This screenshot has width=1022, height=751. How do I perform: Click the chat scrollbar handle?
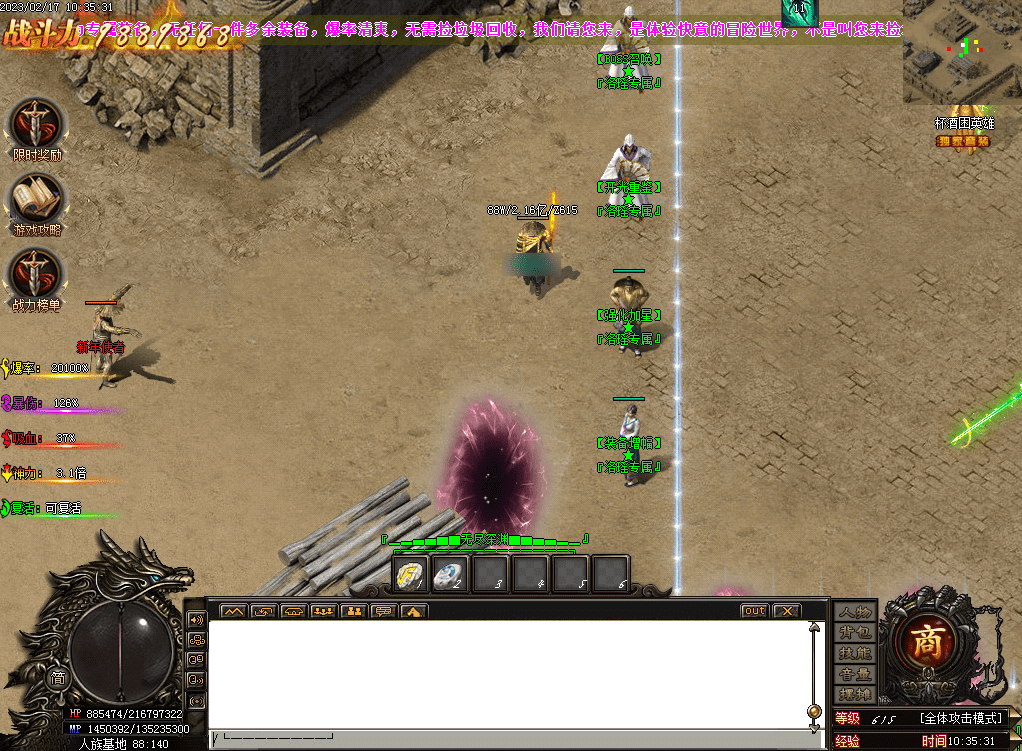814,712
